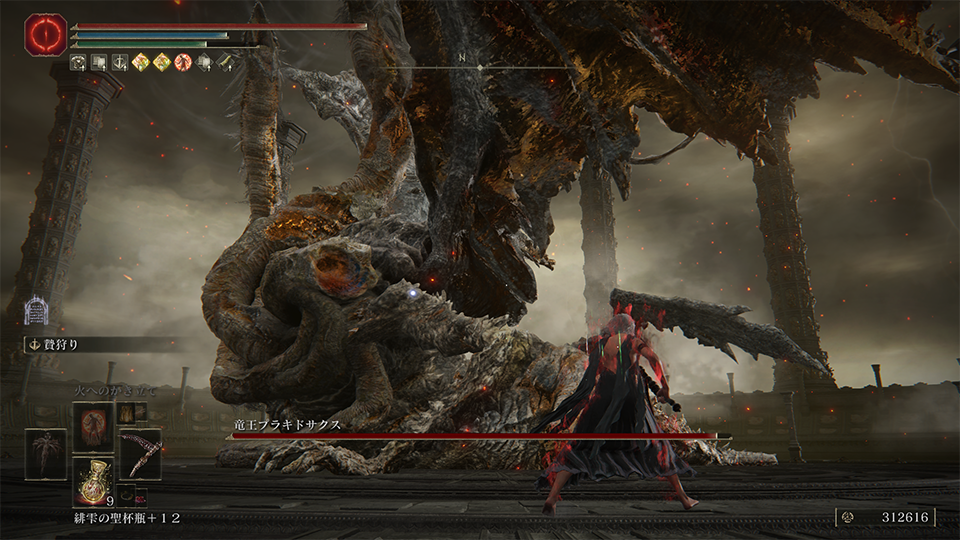Click the 贄狩り skill label
The width and height of the screenshot is (960, 540).
[x=62, y=345]
